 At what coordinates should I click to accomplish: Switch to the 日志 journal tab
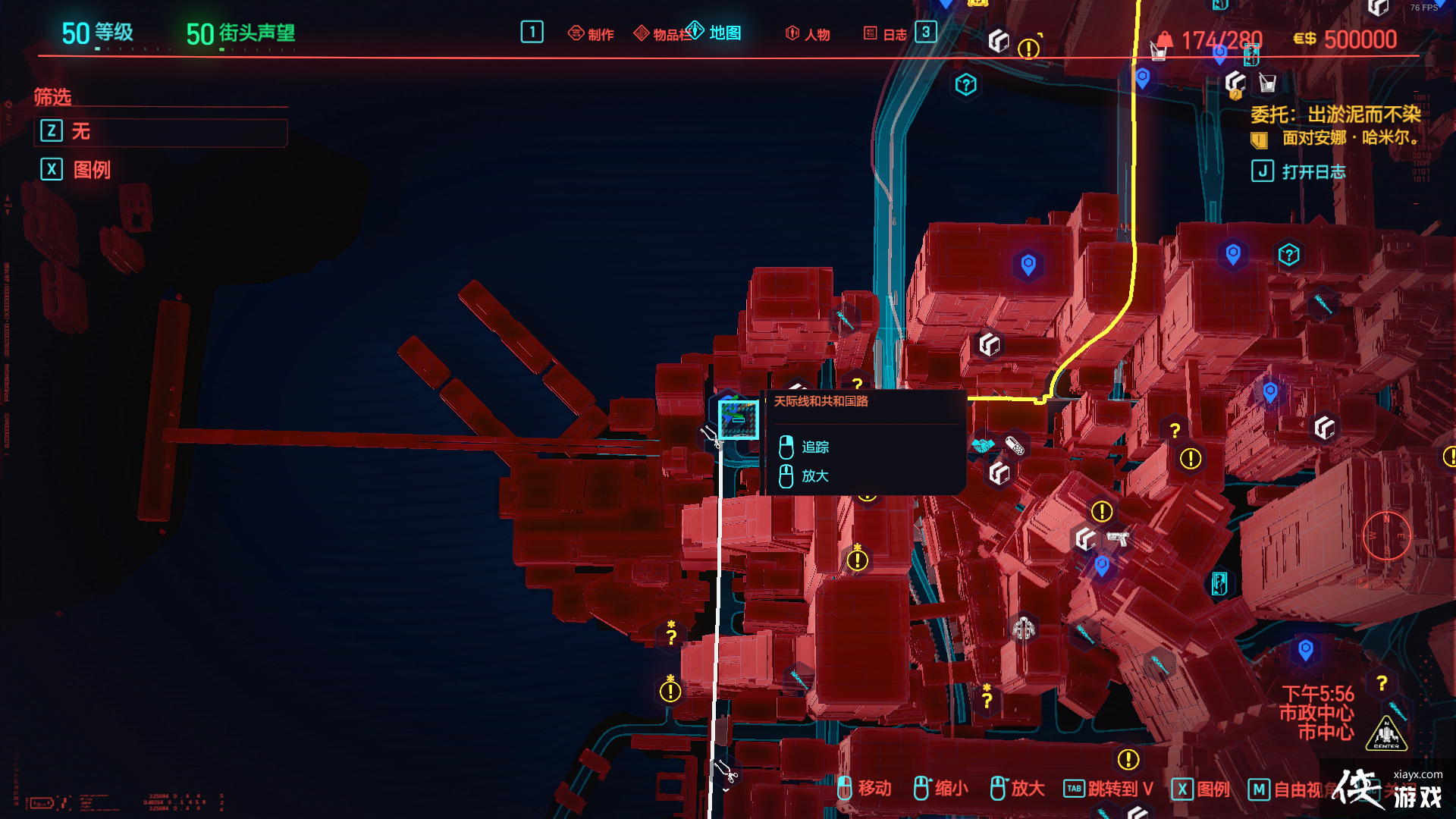coord(886,34)
